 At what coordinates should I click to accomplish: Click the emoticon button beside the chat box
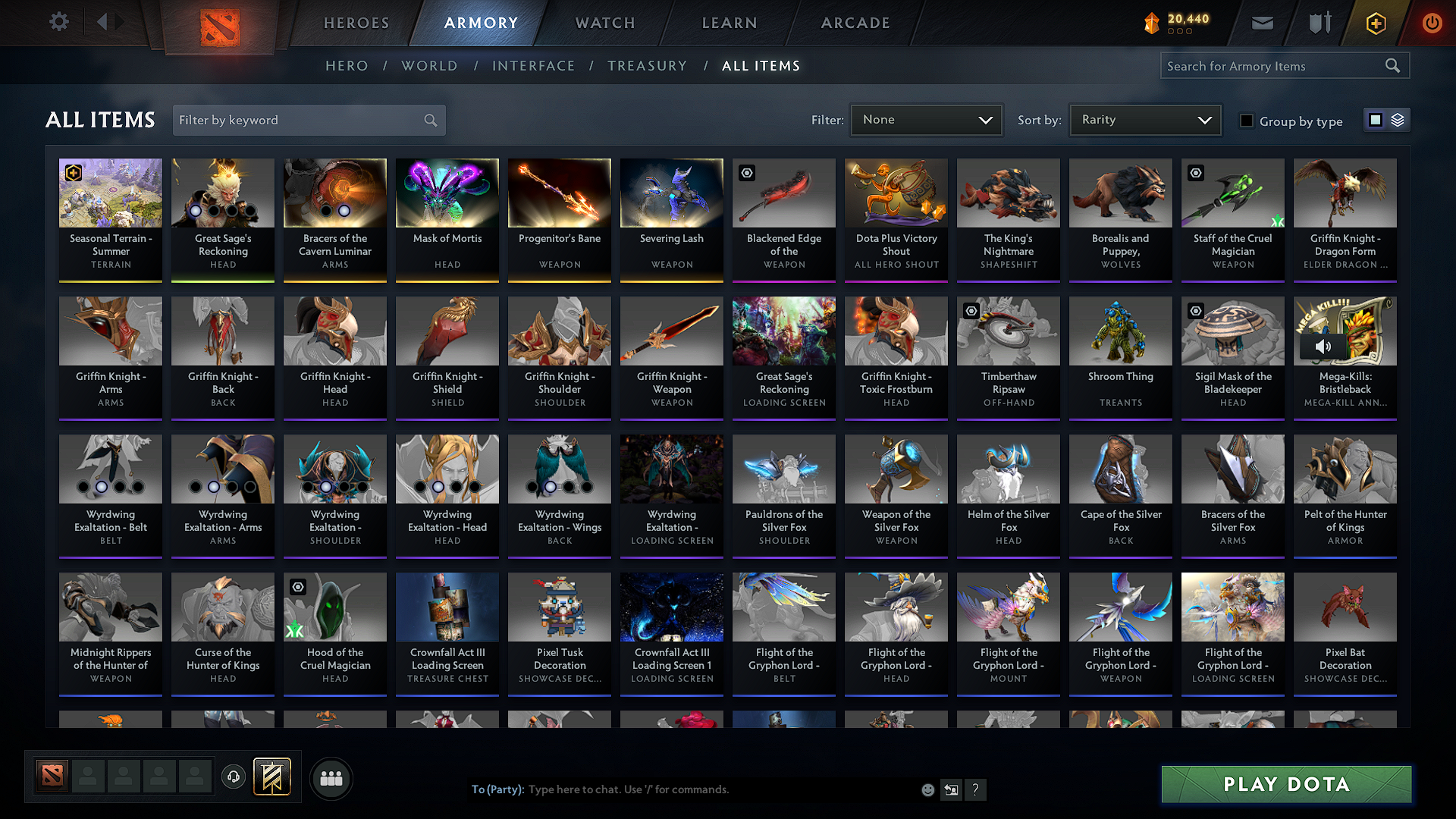click(x=927, y=789)
